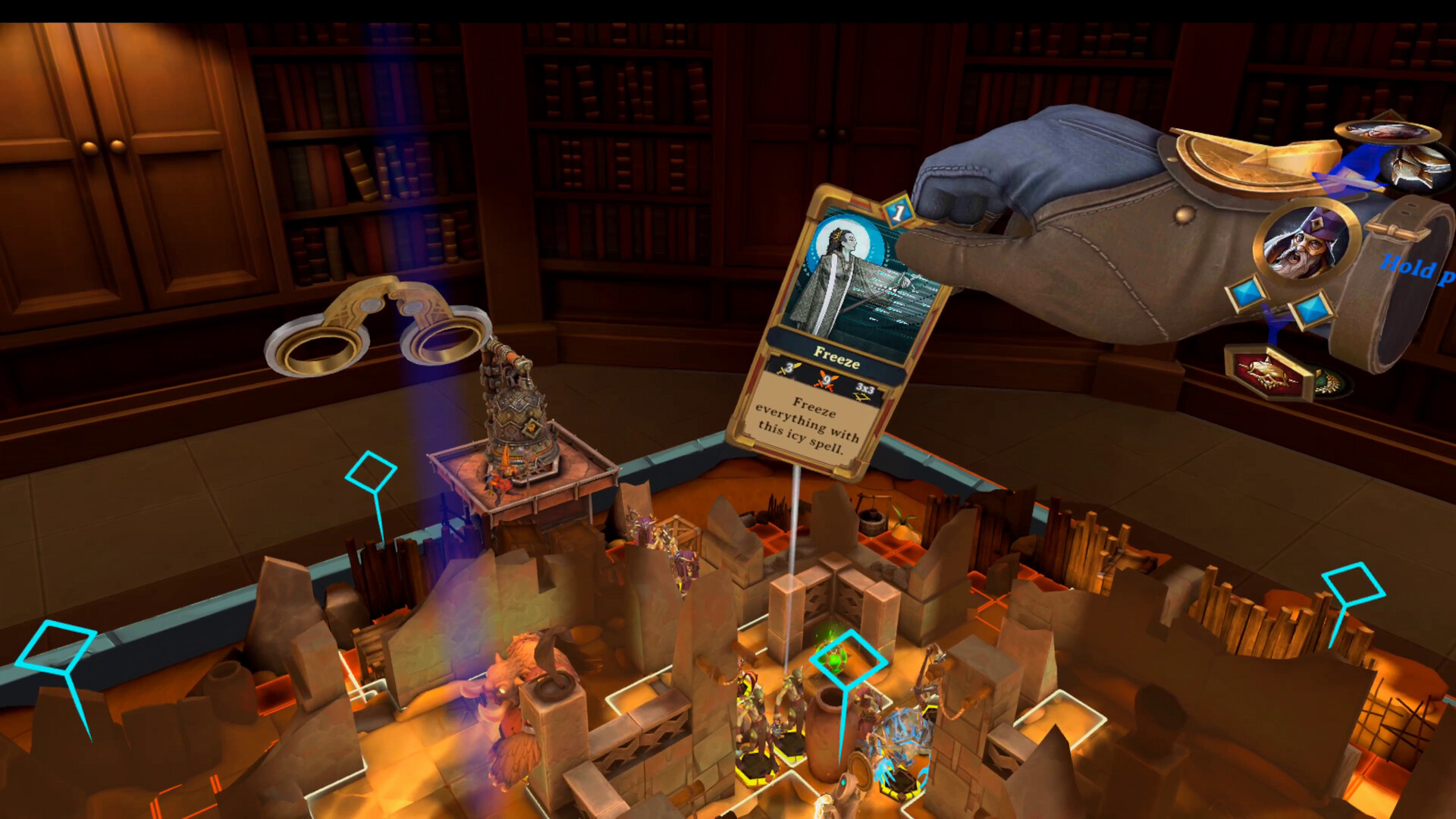Click the wizard portrait on the wristband

pos(1309,240)
